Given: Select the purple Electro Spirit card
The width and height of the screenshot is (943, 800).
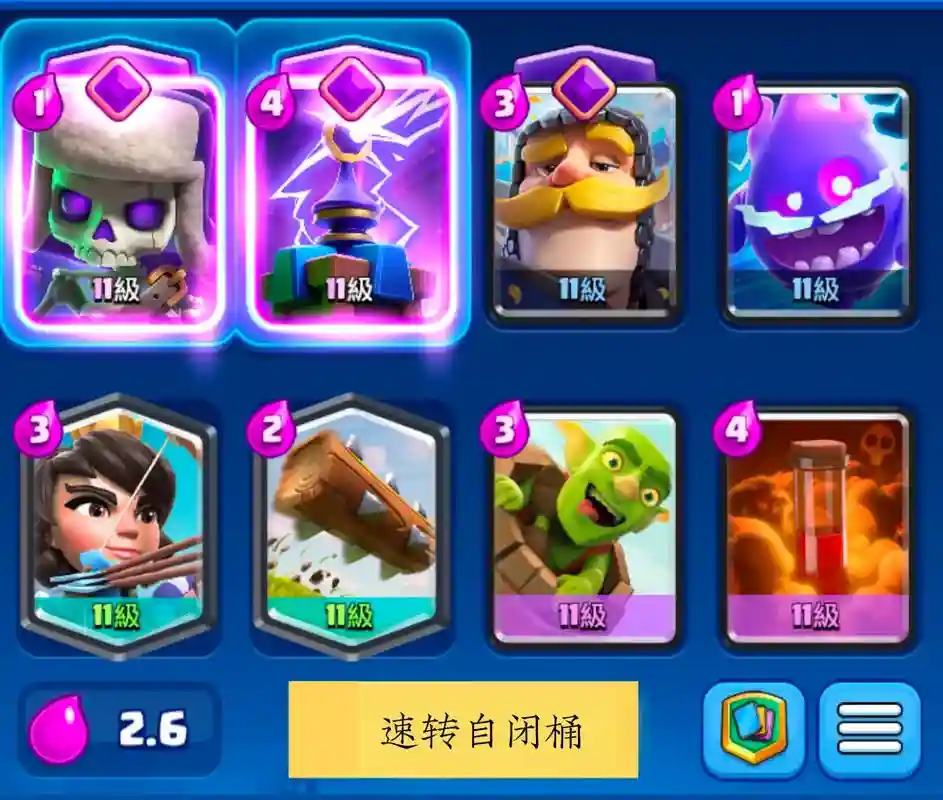Looking at the screenshot, I should pos(817,200).
